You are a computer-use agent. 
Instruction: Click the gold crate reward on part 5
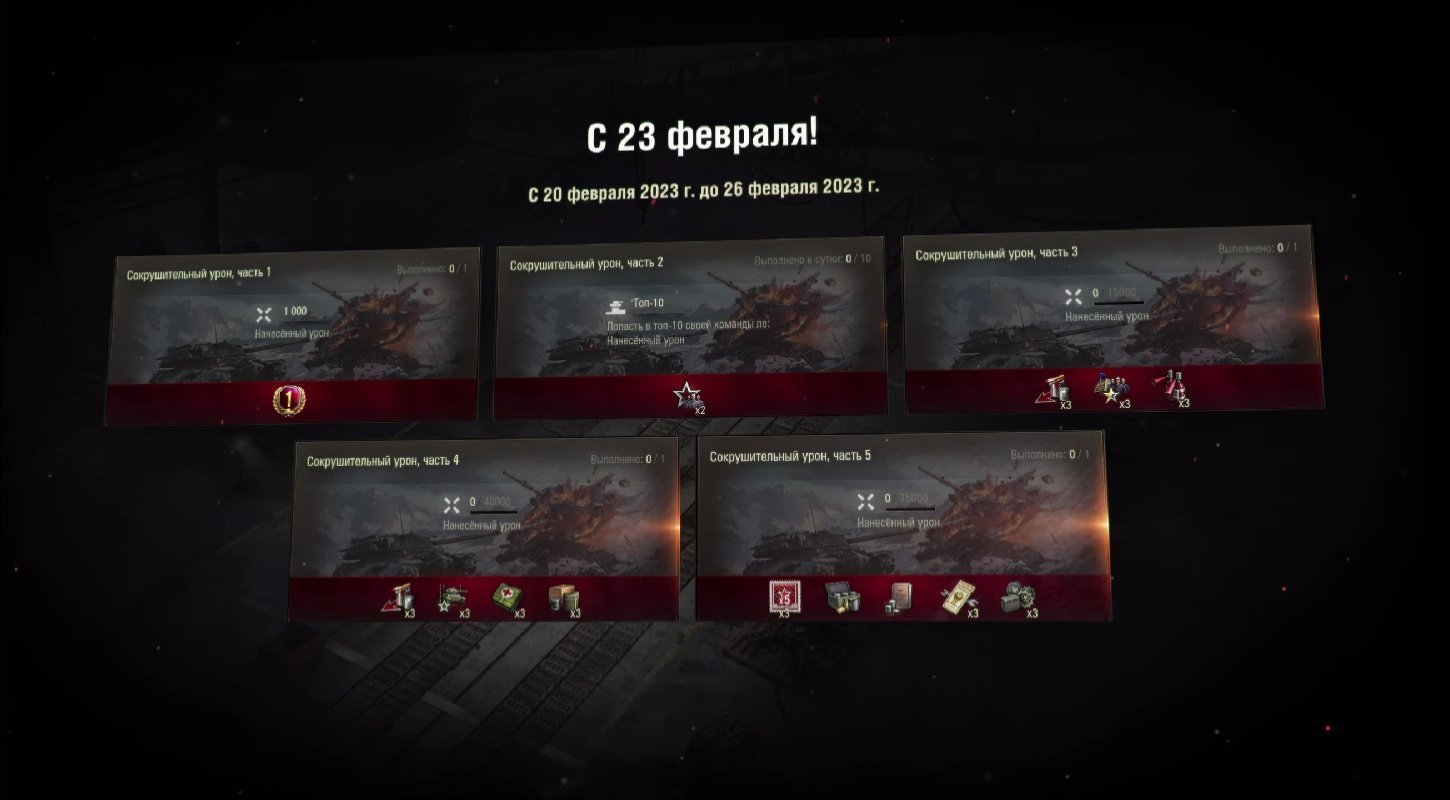coord(841,596)
